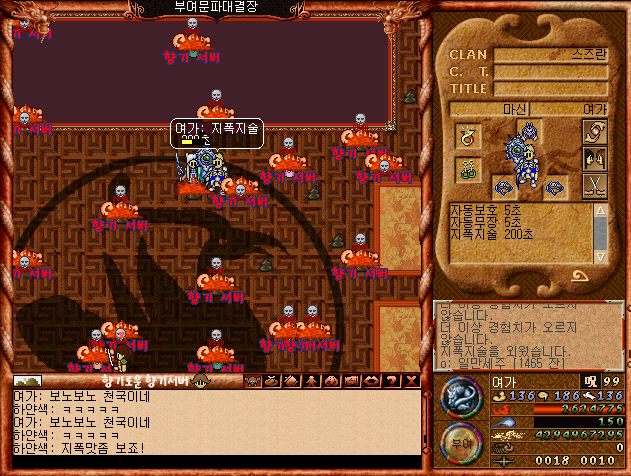Click the landscape icon left of the chat header
Viewport: 631px width, 476px height.
click(28, 381)
